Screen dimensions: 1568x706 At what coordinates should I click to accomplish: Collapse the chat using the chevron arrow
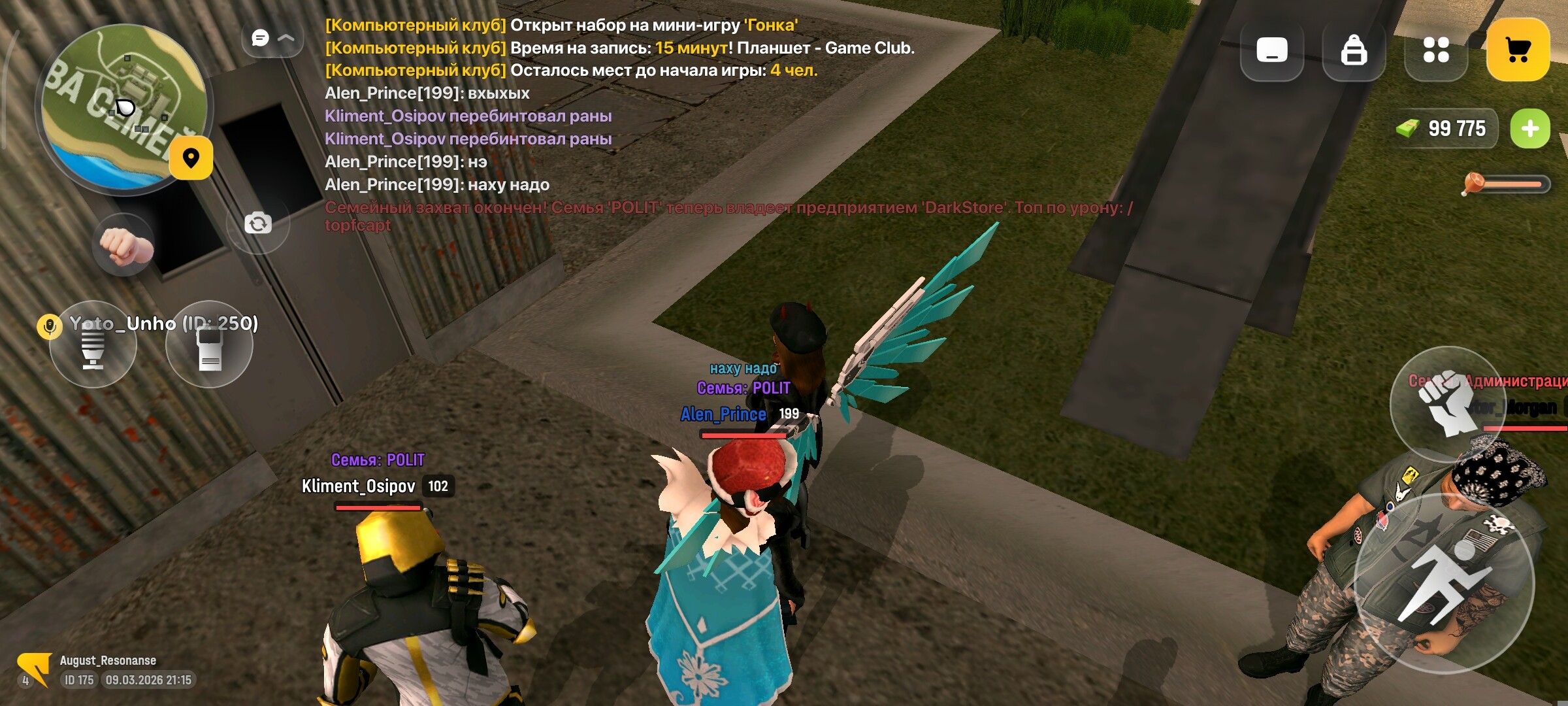285,37
